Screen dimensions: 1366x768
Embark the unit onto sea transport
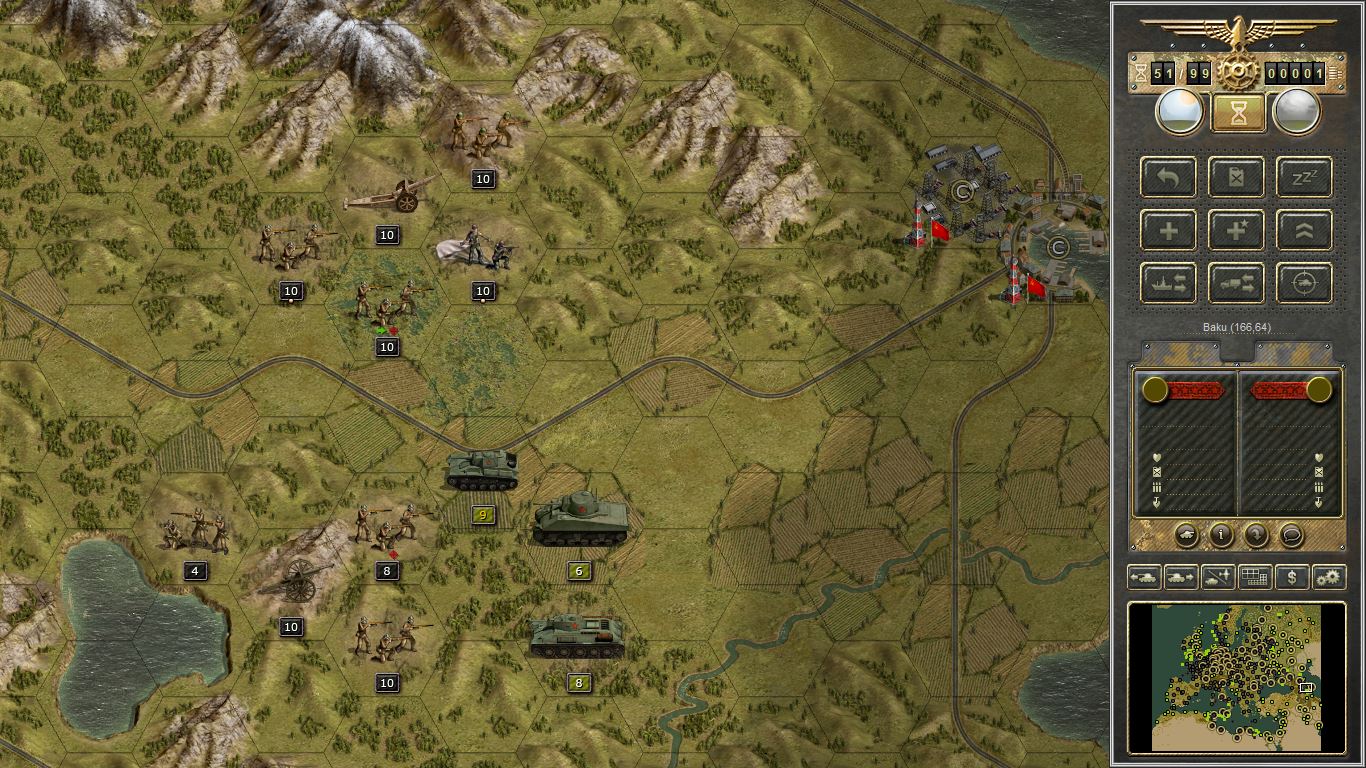coord(1168,283)
